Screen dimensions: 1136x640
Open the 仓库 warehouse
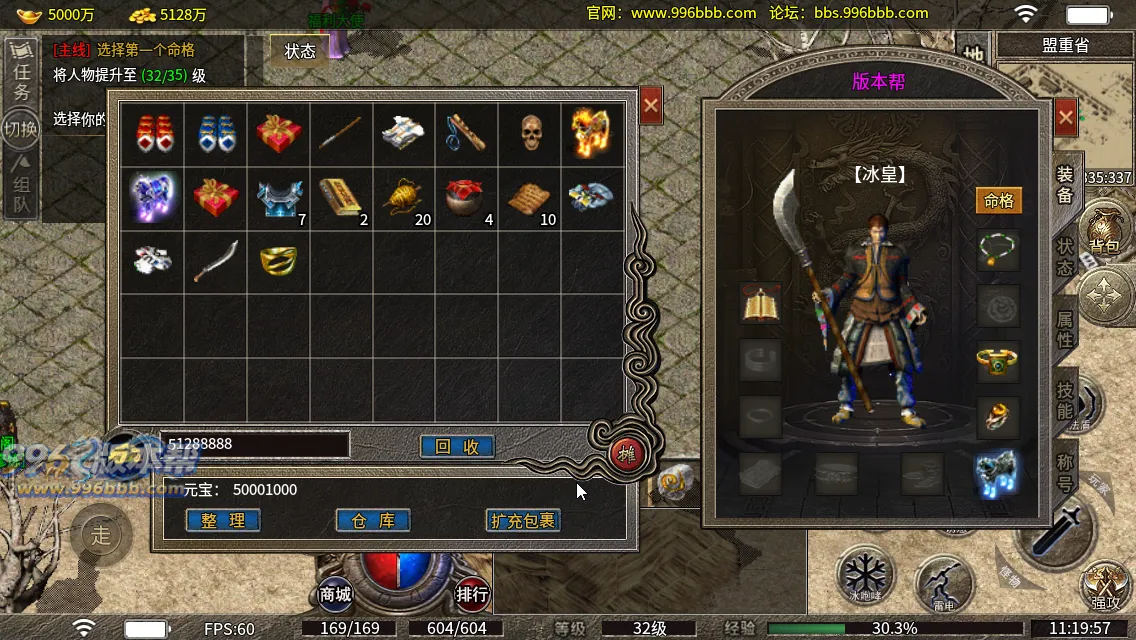pos(373,520)
